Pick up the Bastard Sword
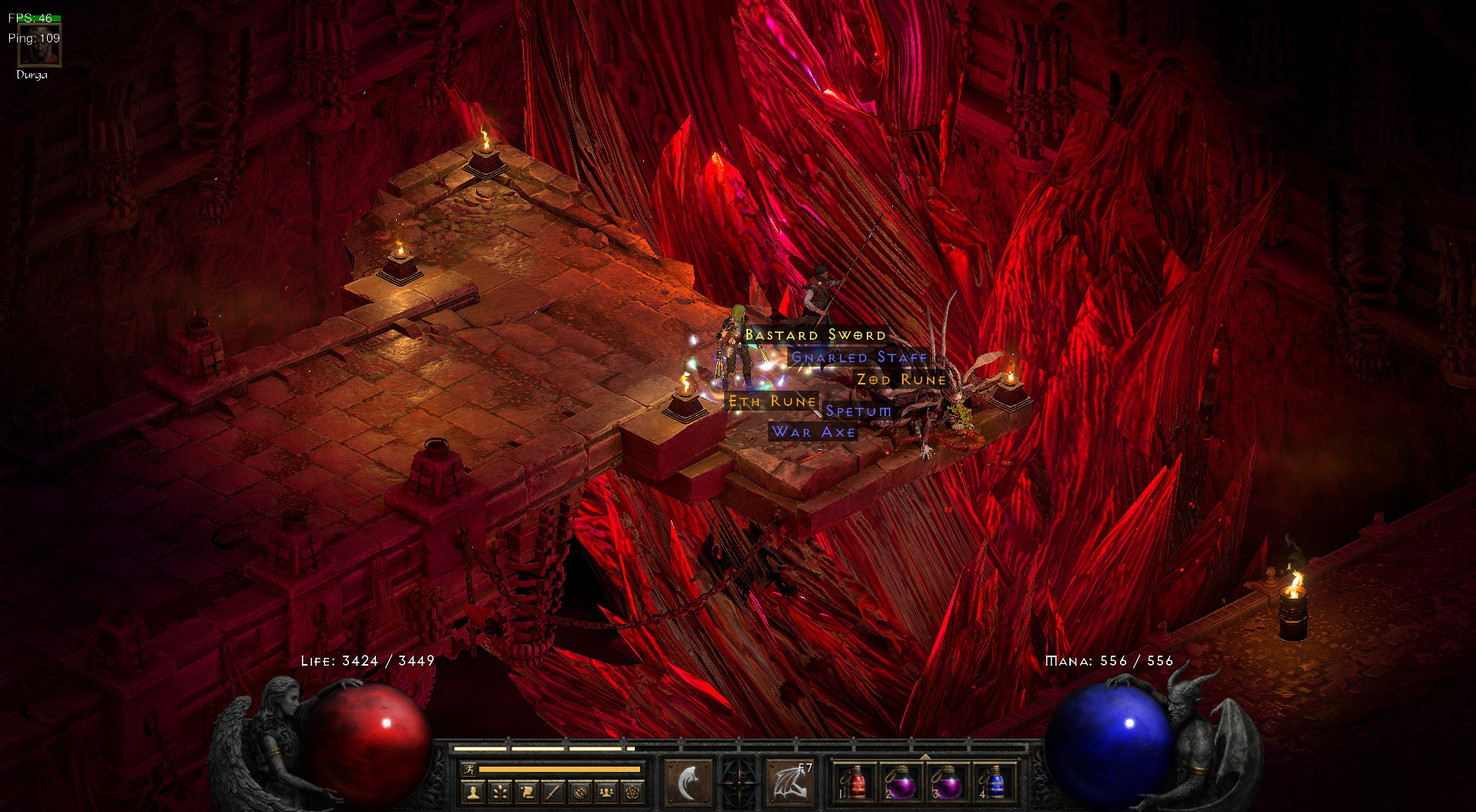This screenshot has width=1476, height=812. 813,335
